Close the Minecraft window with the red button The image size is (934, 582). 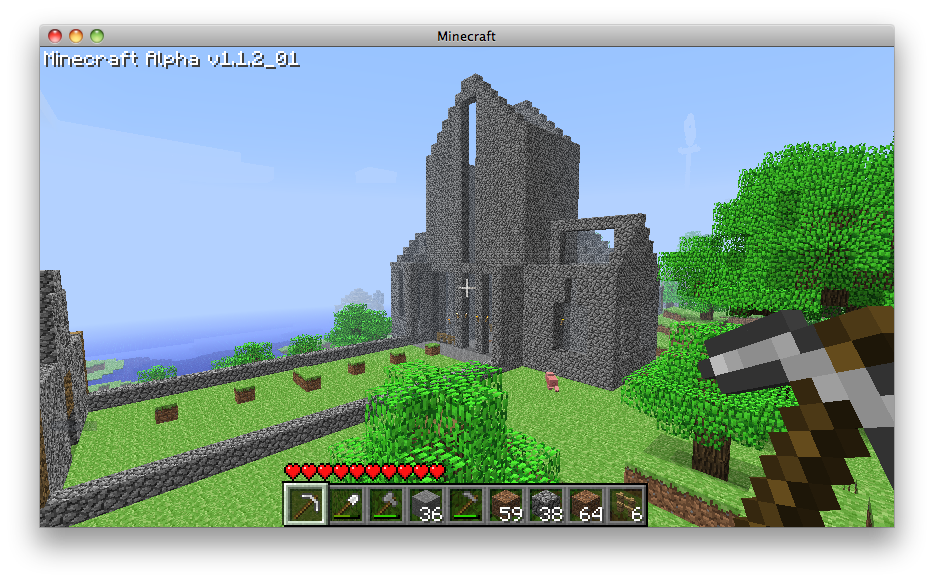(55, 36)
